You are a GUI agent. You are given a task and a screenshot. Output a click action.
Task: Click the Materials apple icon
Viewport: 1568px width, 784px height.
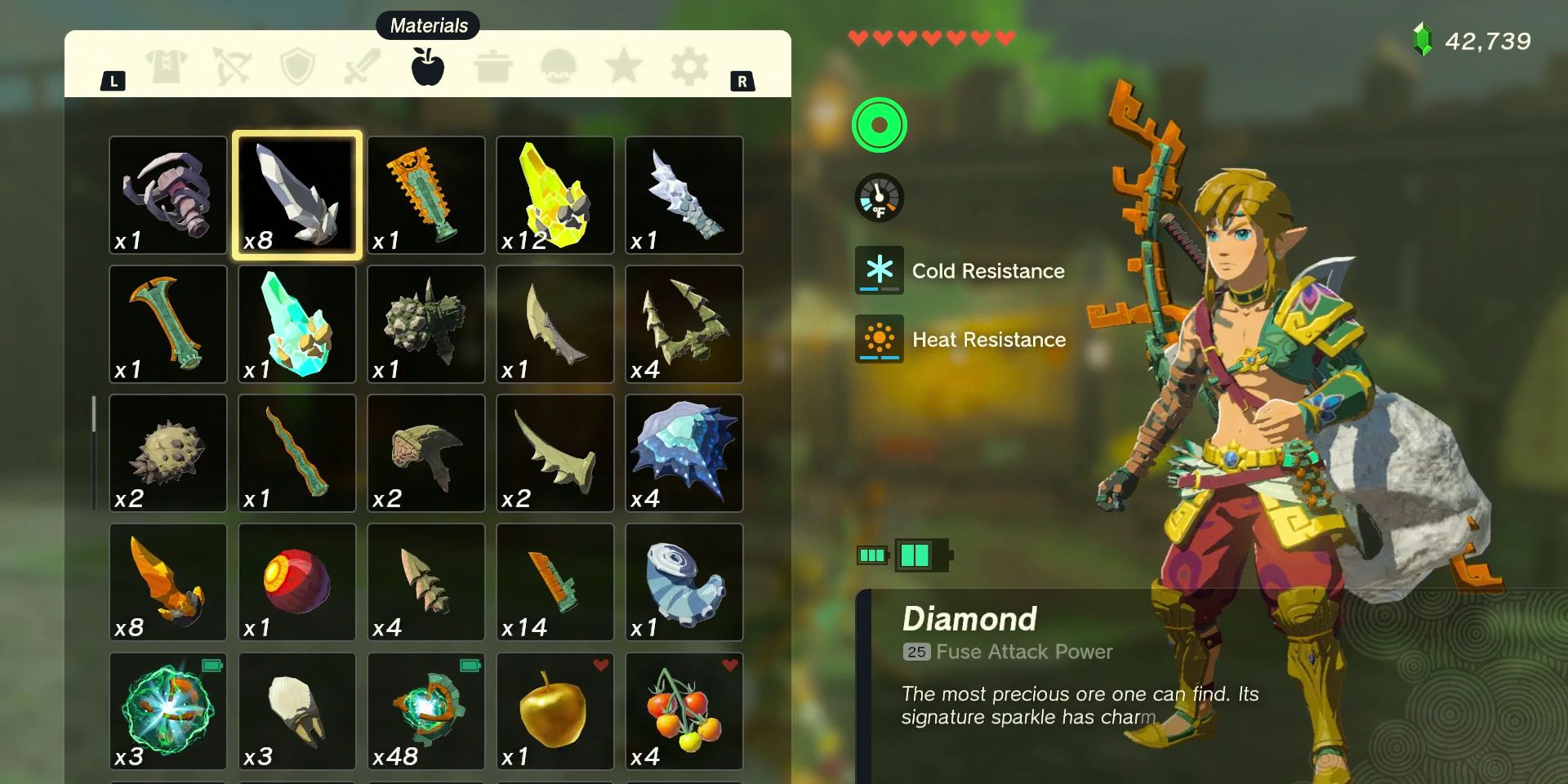(428, 67)
